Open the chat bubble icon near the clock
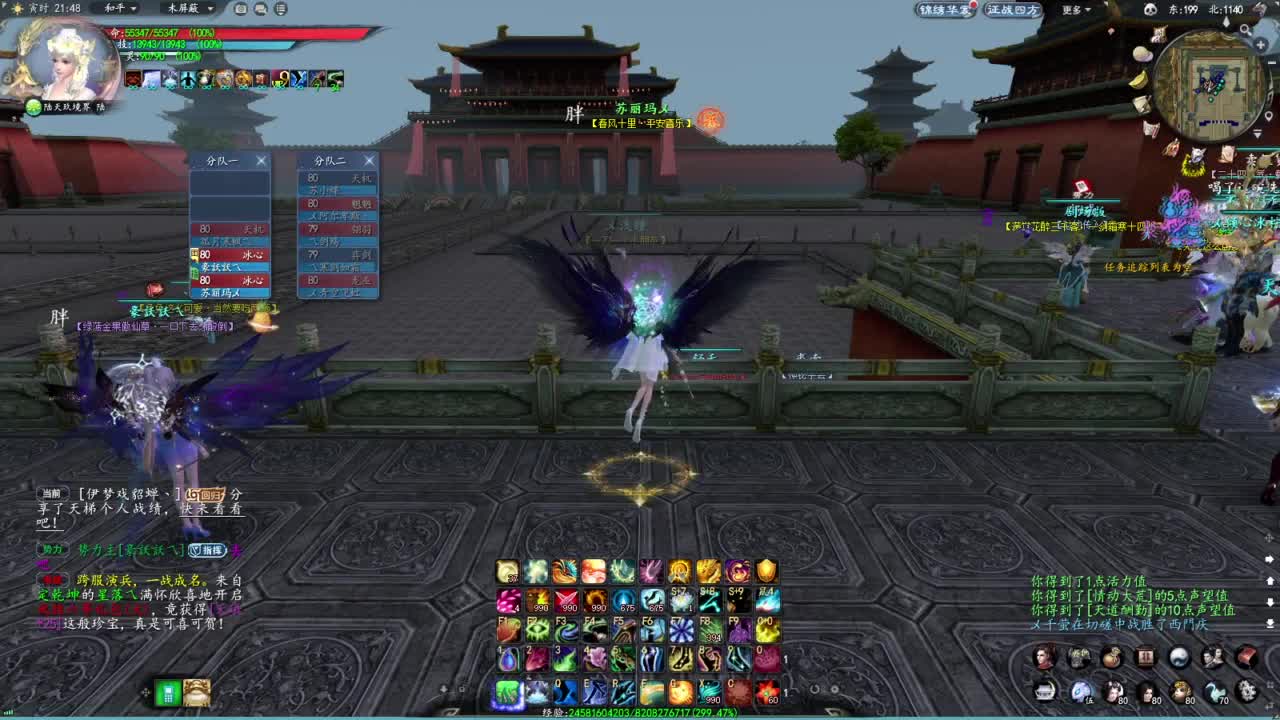1280x720 pixels. (260, 8)
